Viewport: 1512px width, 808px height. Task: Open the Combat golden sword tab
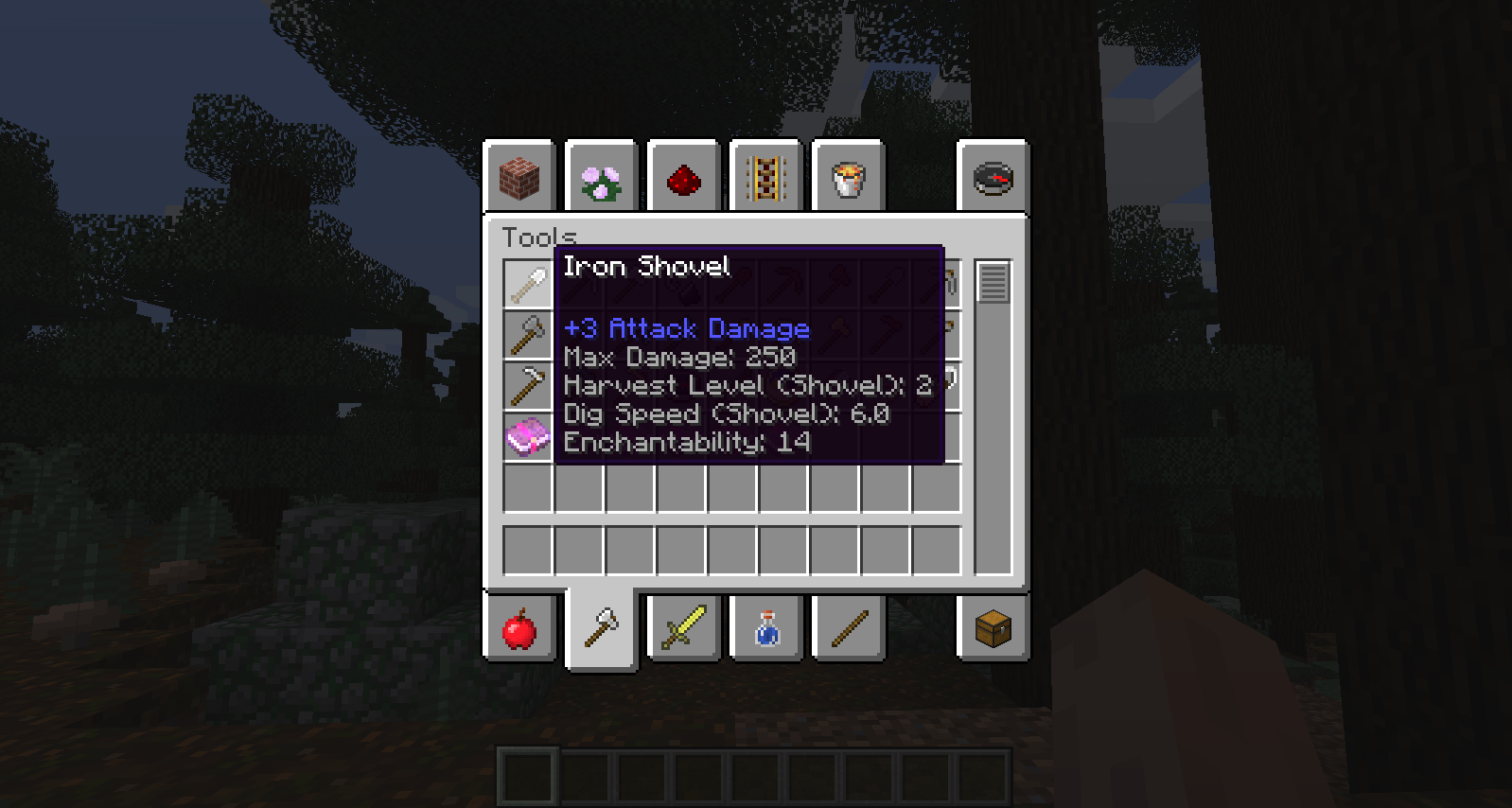[683, 628]
